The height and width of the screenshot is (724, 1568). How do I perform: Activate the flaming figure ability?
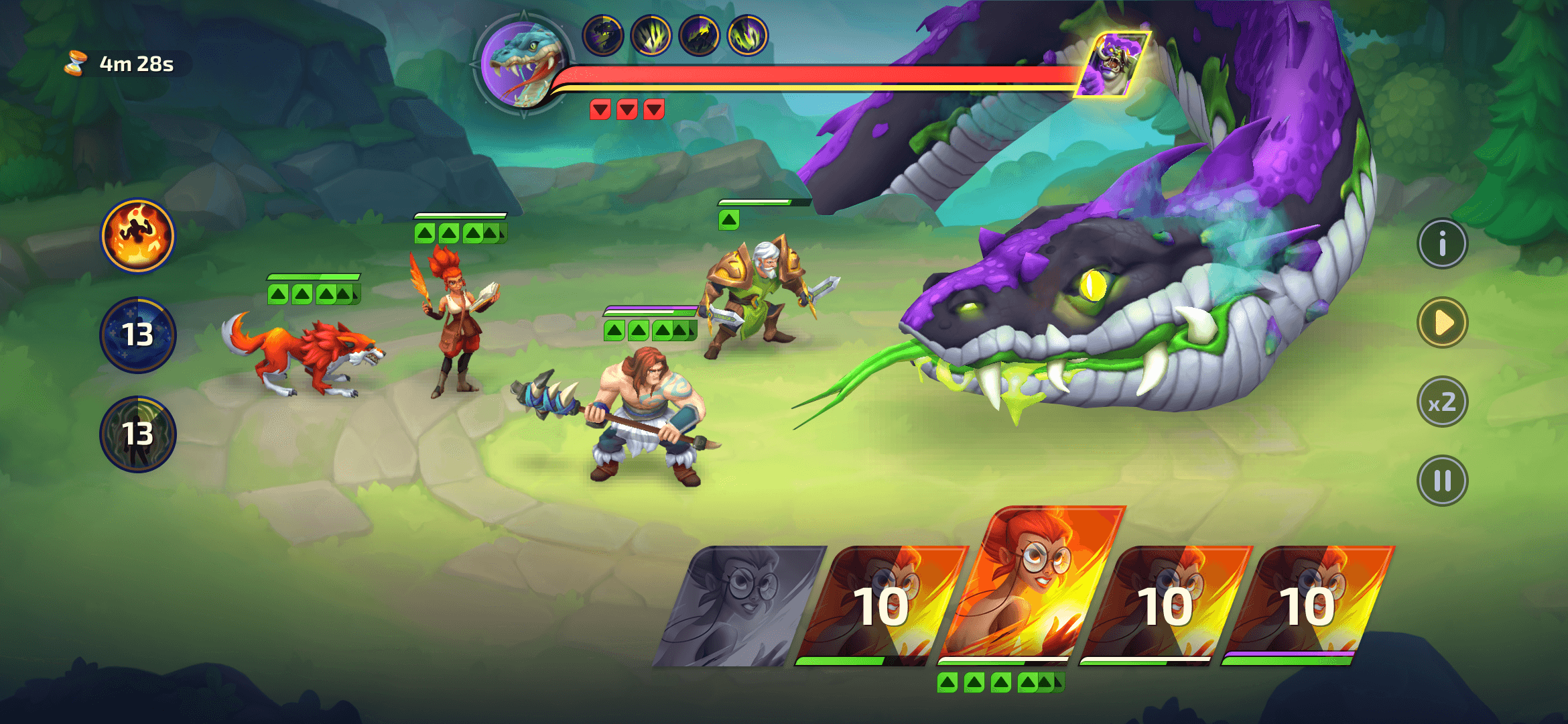137,236
